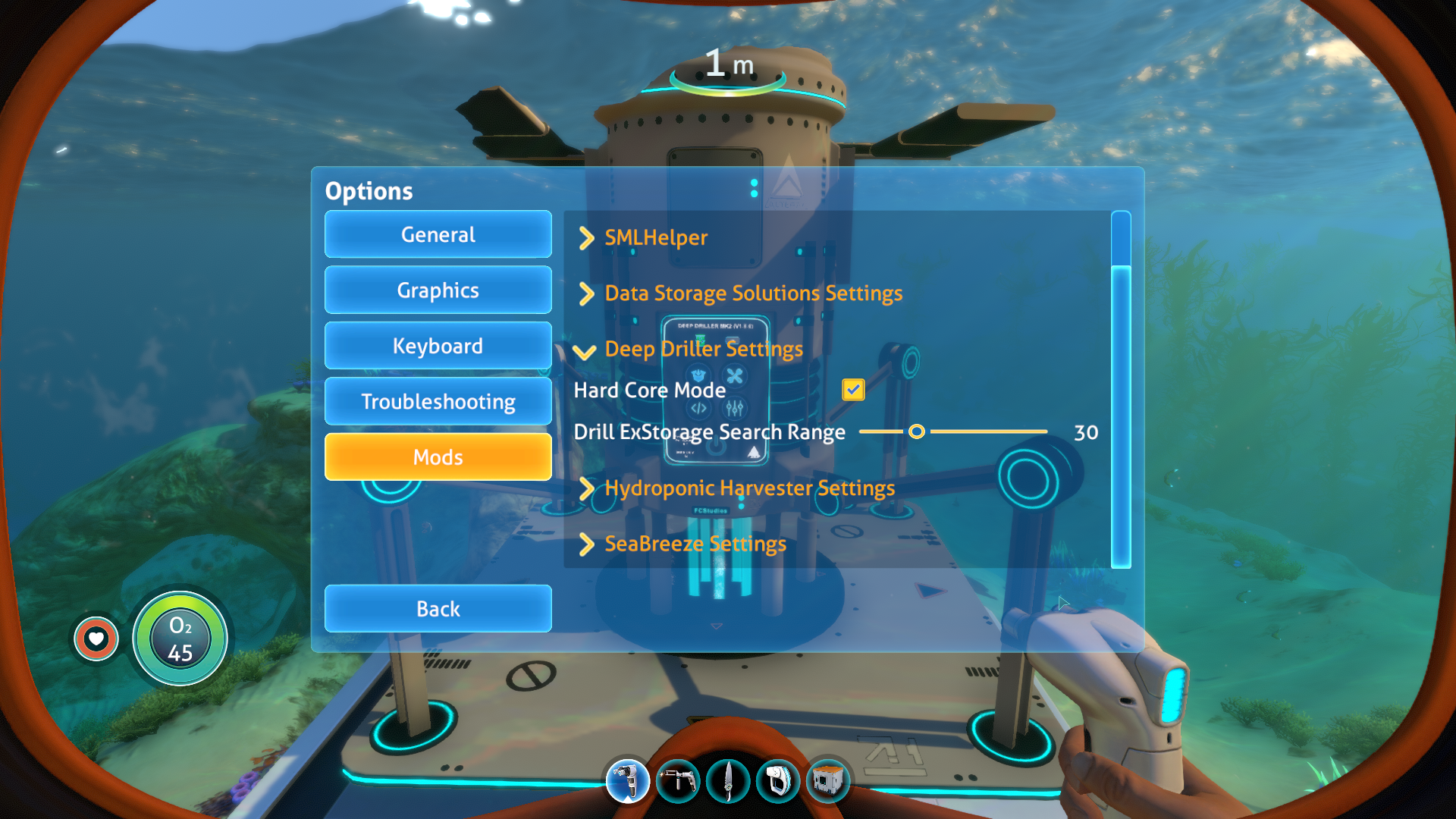Image resolution: width=1456 pixels, height=819 pixels.
Task: Expand Hydroponic Harvester Settings
Action: coord(748,488)
